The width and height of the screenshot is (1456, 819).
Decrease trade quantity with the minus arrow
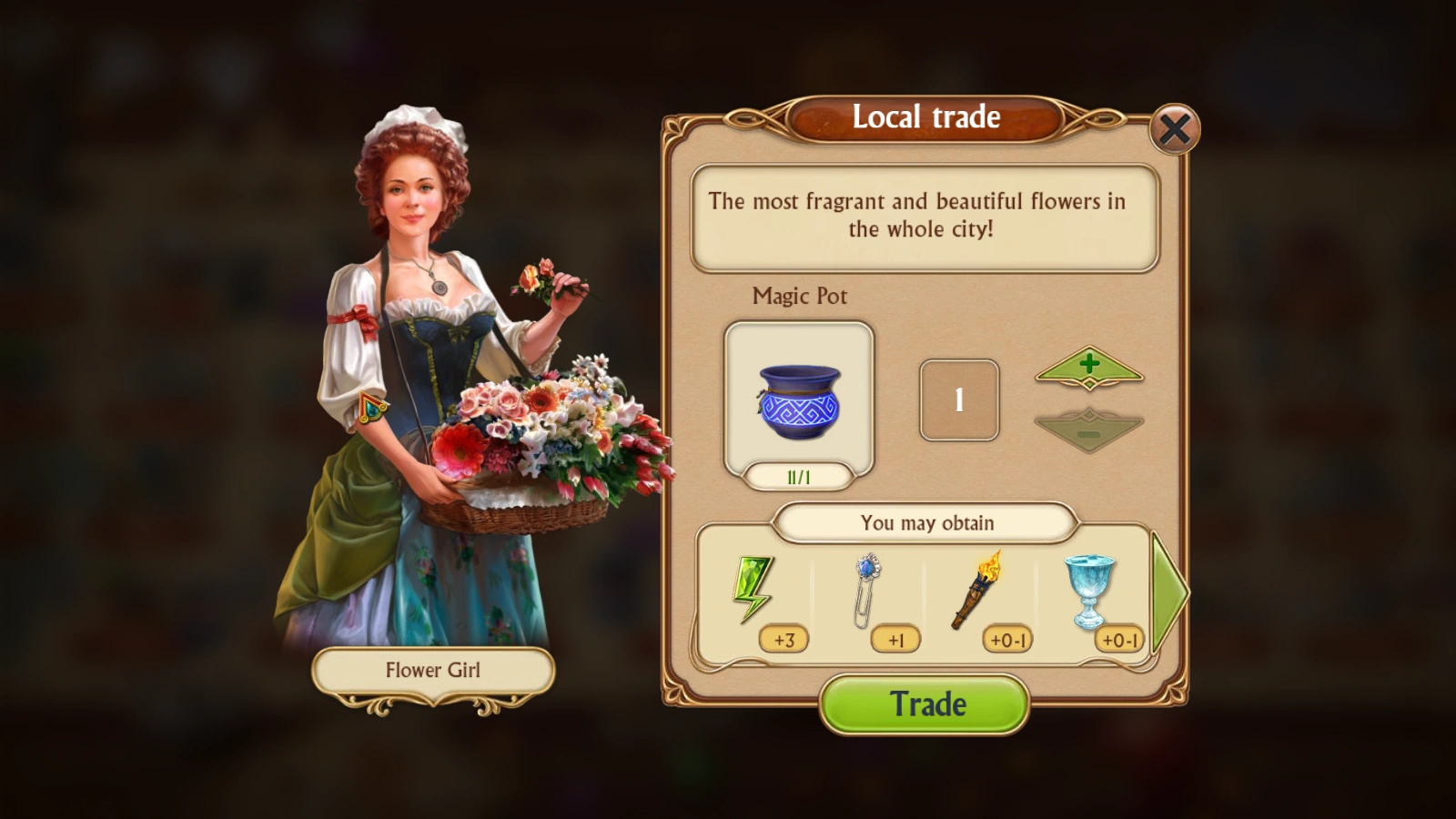pos(1089,431)
